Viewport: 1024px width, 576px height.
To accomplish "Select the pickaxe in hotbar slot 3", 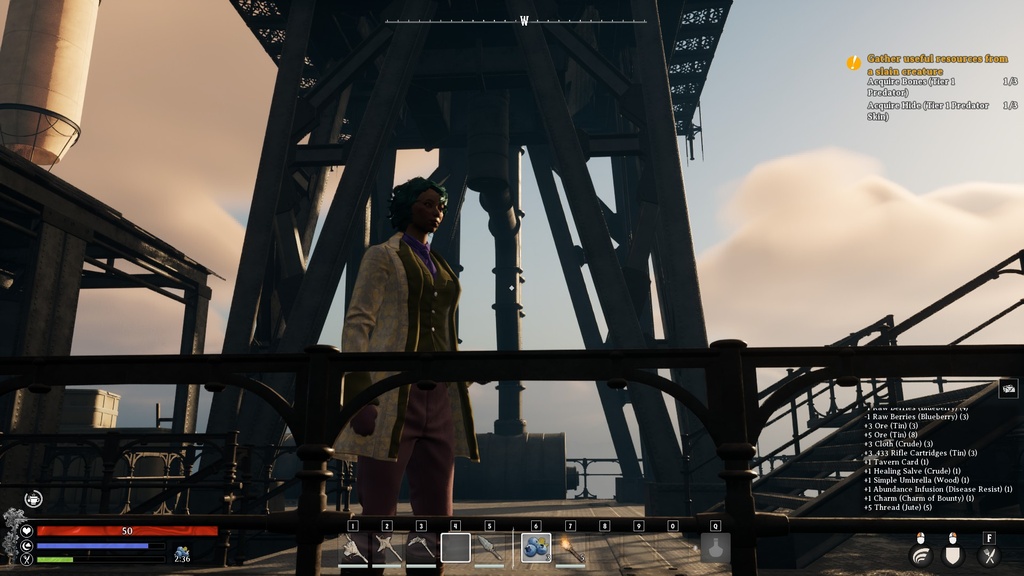I will 421,547.
